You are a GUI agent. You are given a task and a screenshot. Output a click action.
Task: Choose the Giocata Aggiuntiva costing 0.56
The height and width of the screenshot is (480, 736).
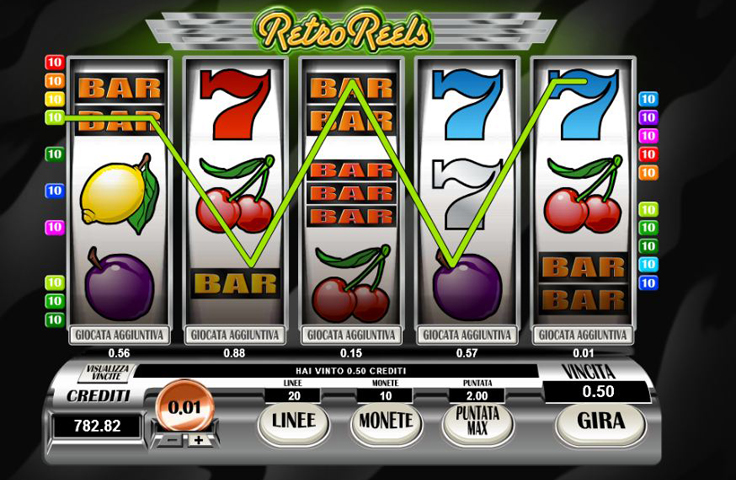(x=119, y=335)
